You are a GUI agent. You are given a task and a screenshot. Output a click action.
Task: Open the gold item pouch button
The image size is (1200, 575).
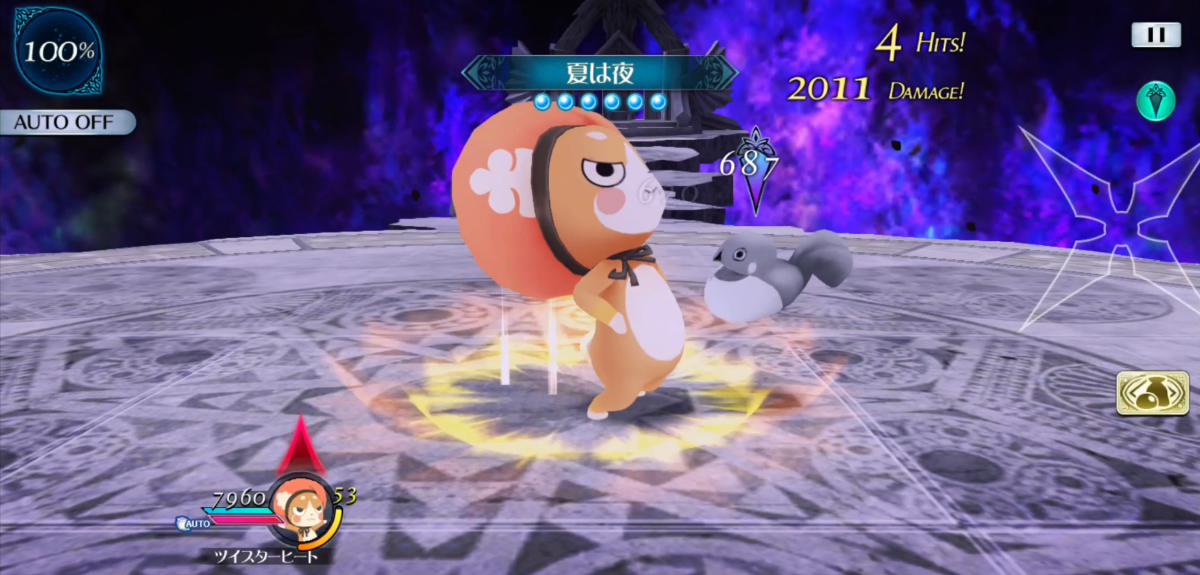[x=1145, y=393]
